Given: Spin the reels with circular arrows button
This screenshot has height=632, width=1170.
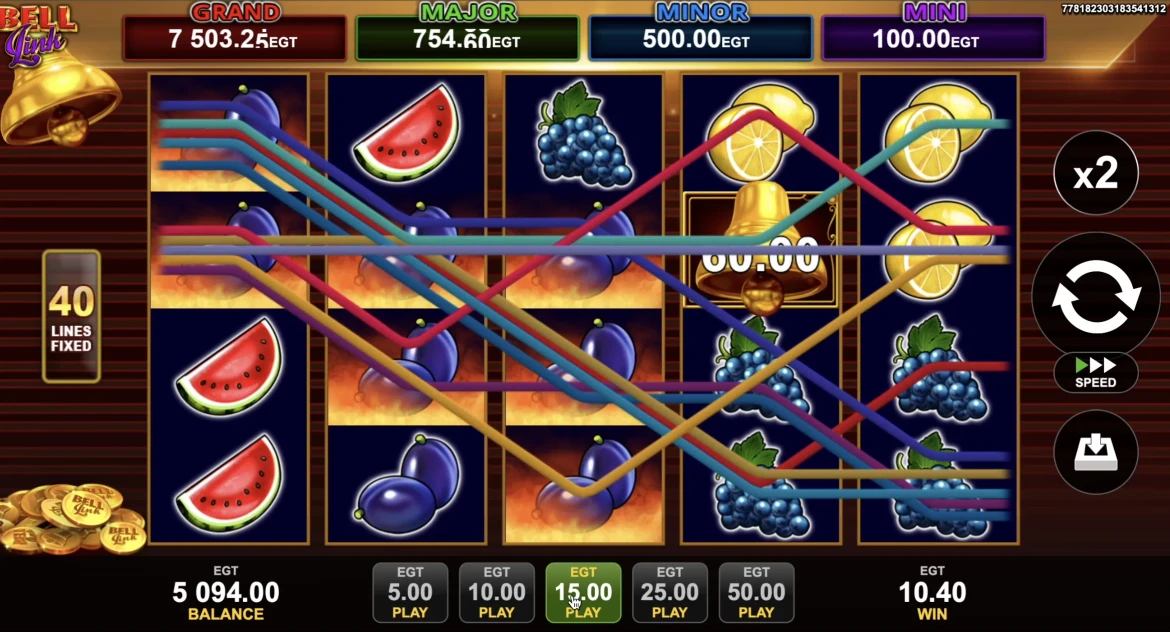Looking at the screenshot, I should (1095, 296).
